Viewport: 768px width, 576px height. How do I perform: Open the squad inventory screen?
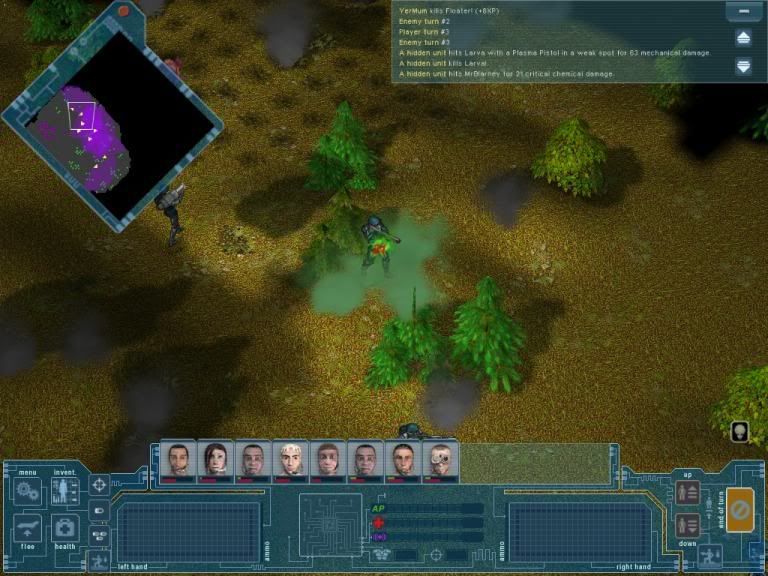65,492
